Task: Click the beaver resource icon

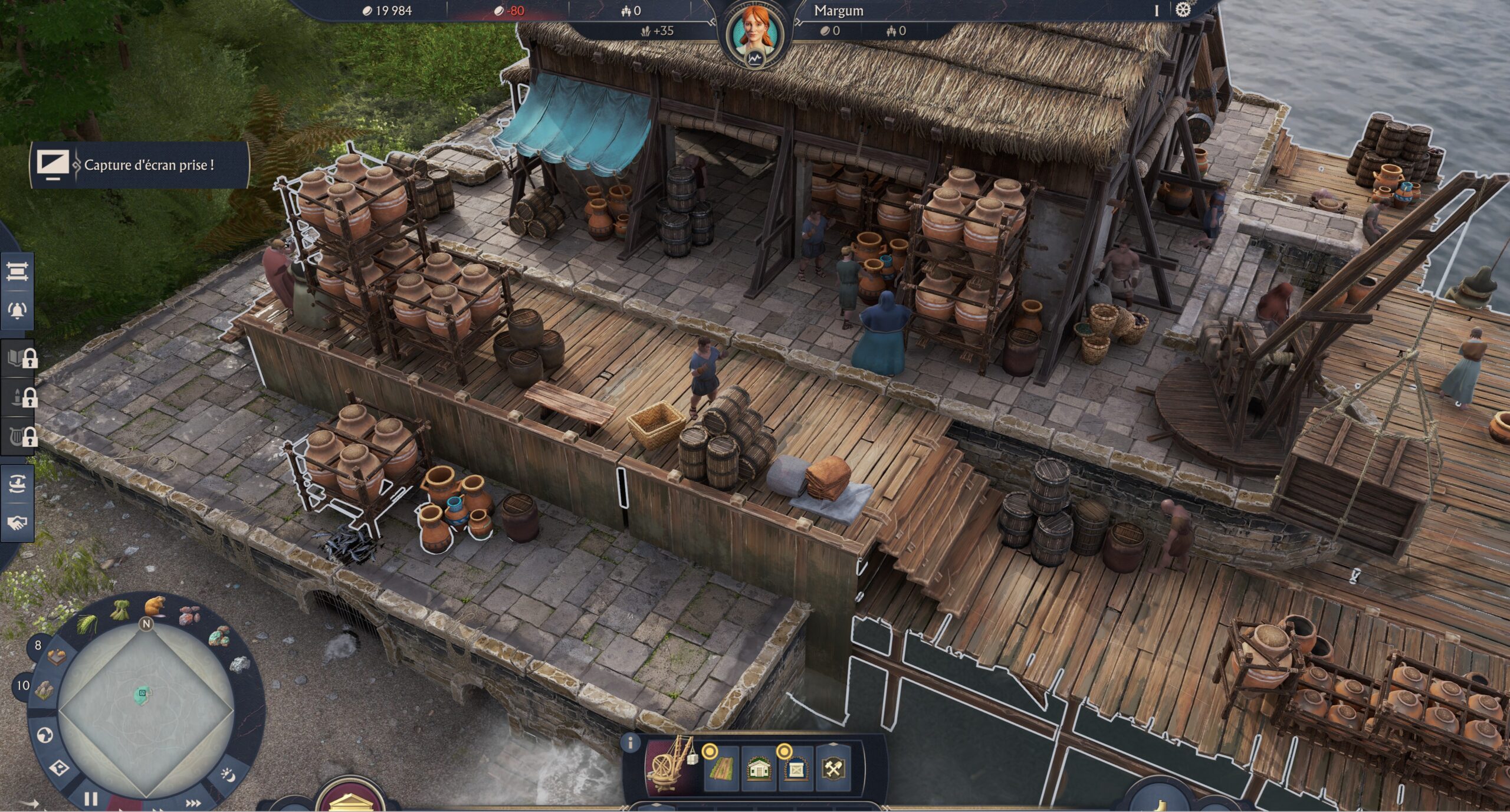Action: 155,605
